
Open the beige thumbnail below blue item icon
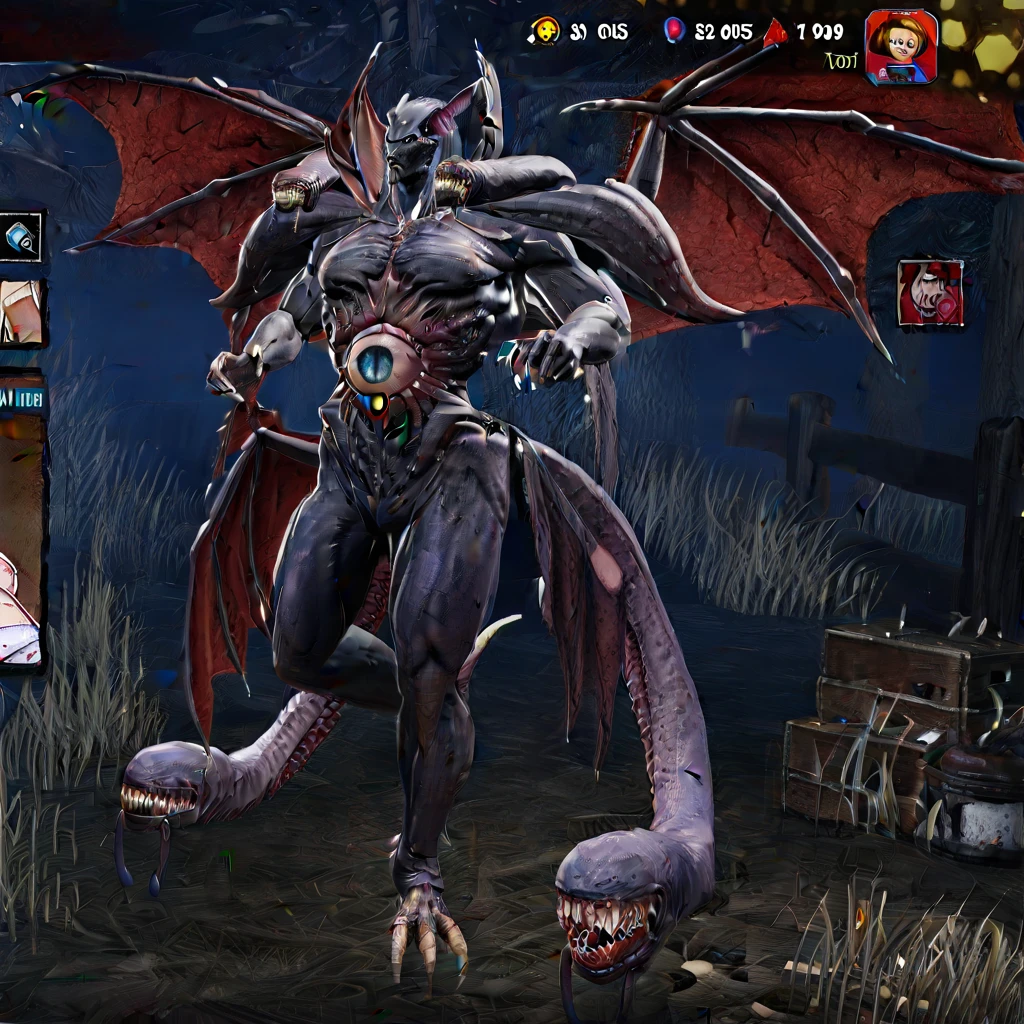[21, 312]
